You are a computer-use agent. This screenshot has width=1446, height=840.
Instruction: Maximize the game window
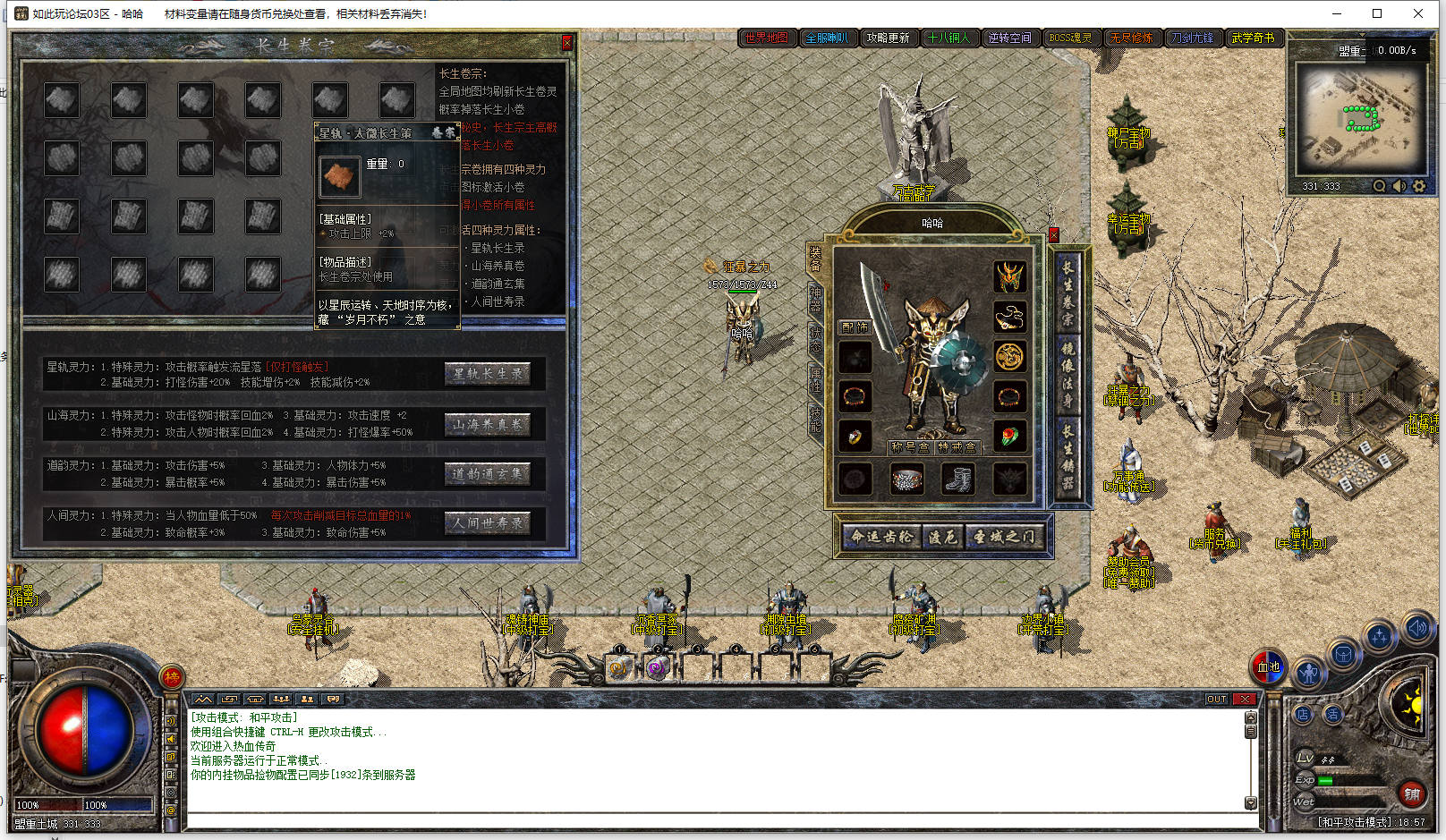tap(1377, 13)
